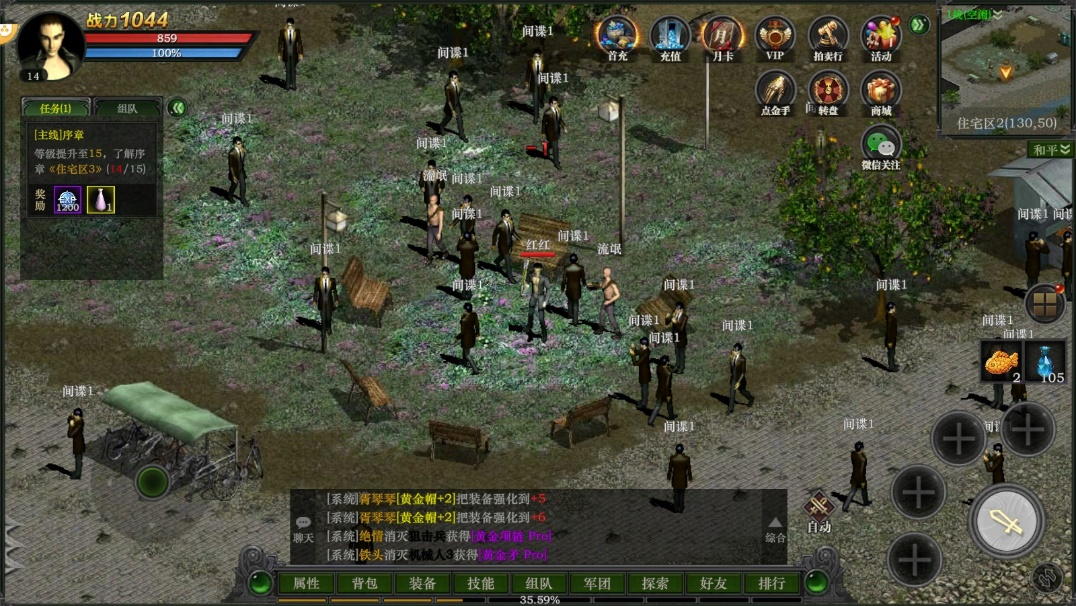Click the player portrait avatar

pos(50,44)
